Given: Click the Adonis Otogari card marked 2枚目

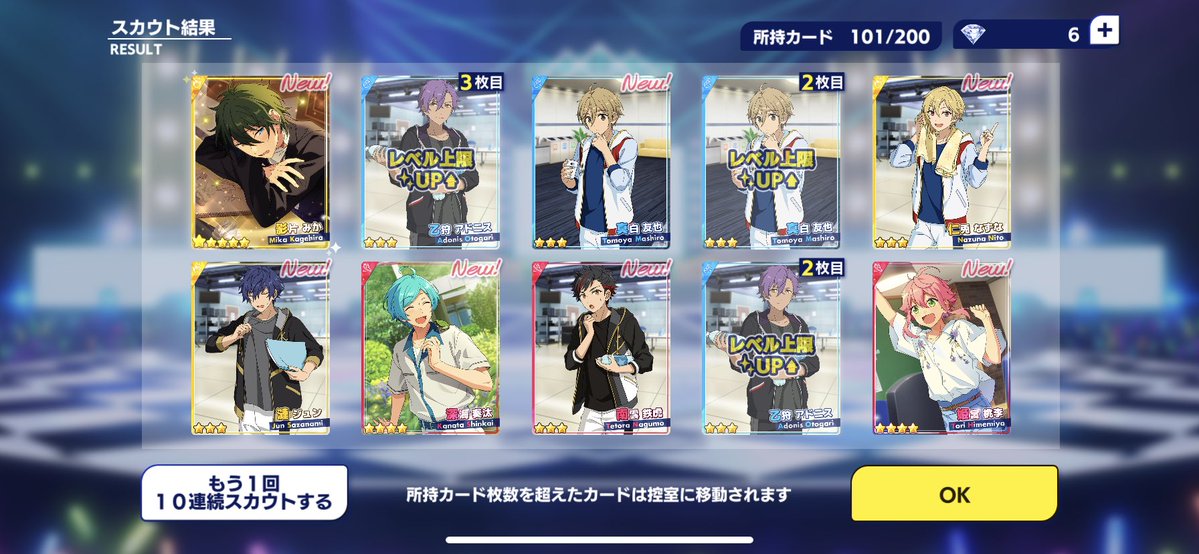Looking at the screenshot, I should pyautogui.click(x=772, y=348).
